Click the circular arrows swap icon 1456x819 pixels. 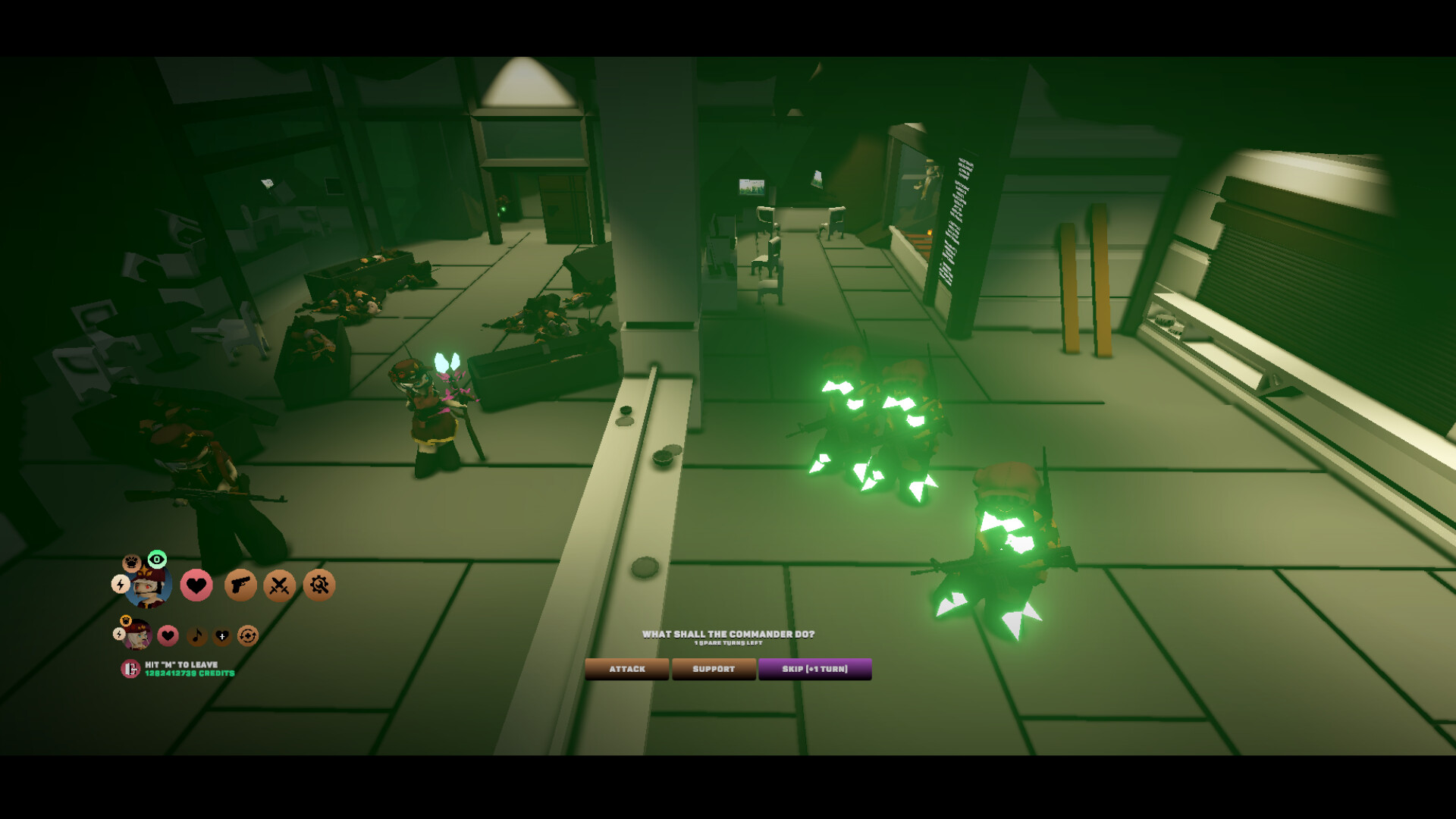248,636
